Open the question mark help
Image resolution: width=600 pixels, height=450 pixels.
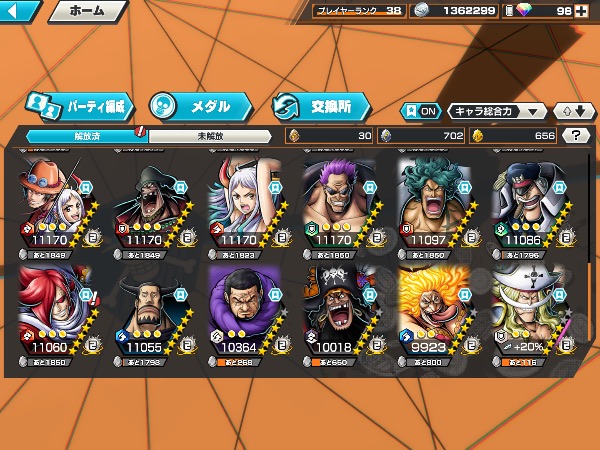(x=576, y=135)
